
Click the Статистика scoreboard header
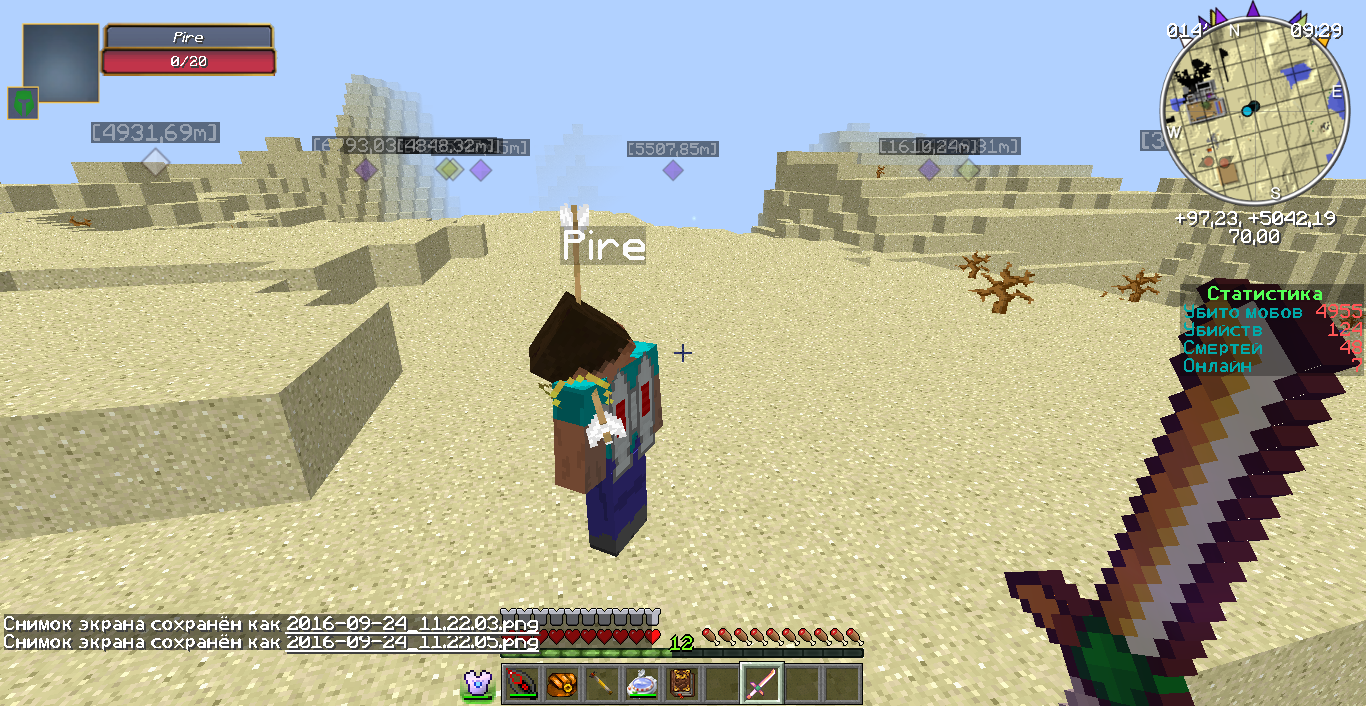[x=1264, y=294]
